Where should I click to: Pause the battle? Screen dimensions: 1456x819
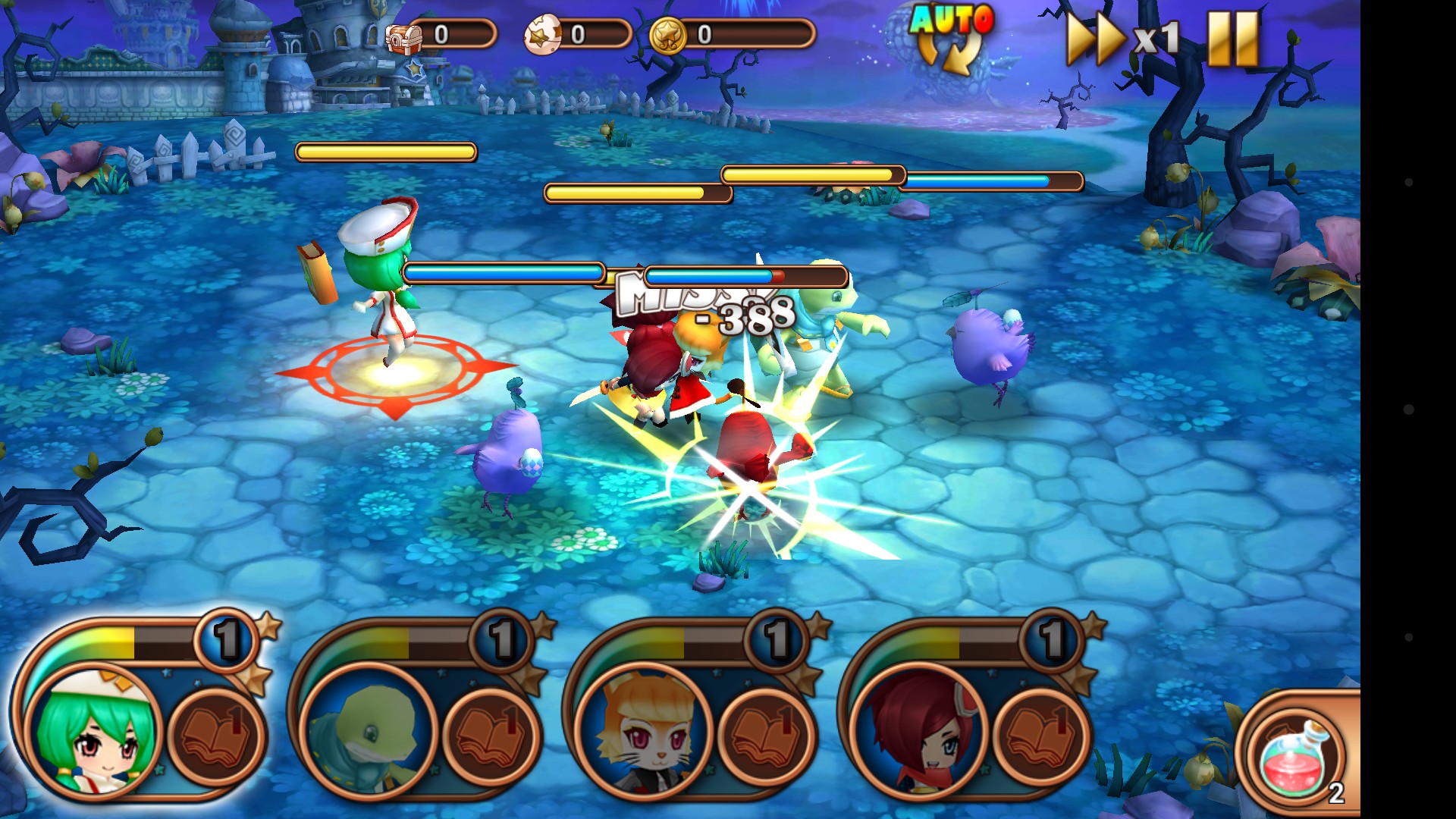pos(1233,38)
